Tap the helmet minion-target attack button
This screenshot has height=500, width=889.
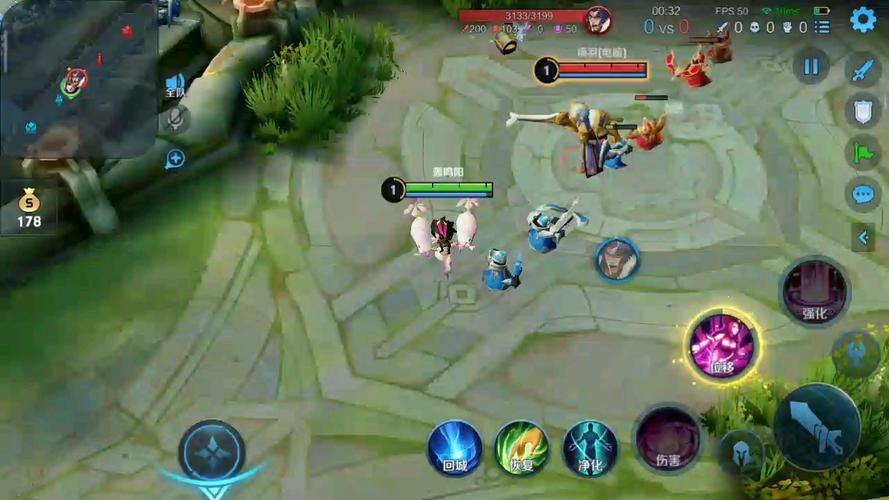click(x=740, y=453)
